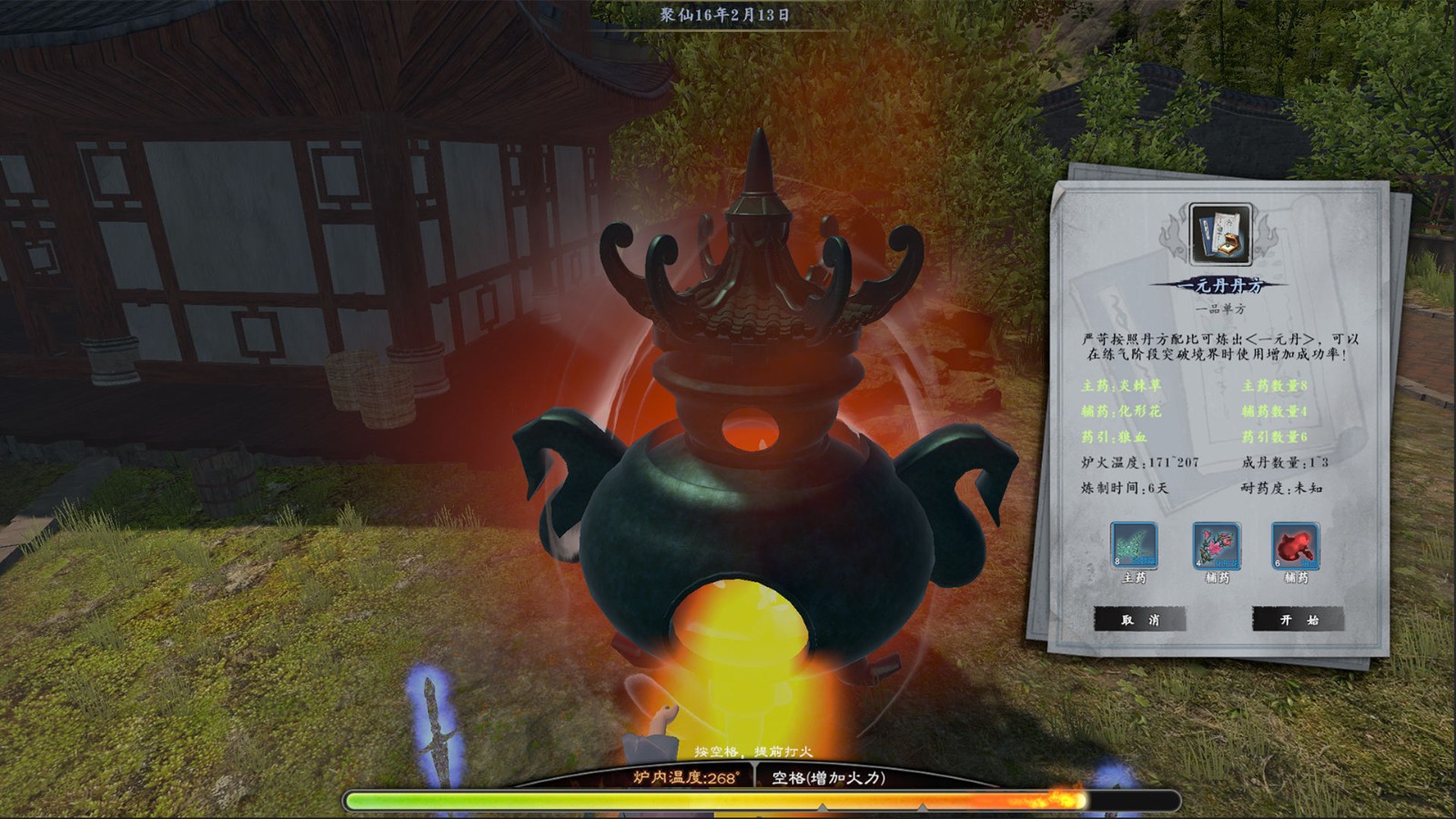
Task: Select the pink flower 辅药 ingredient slot
Action: point(1216,546)
